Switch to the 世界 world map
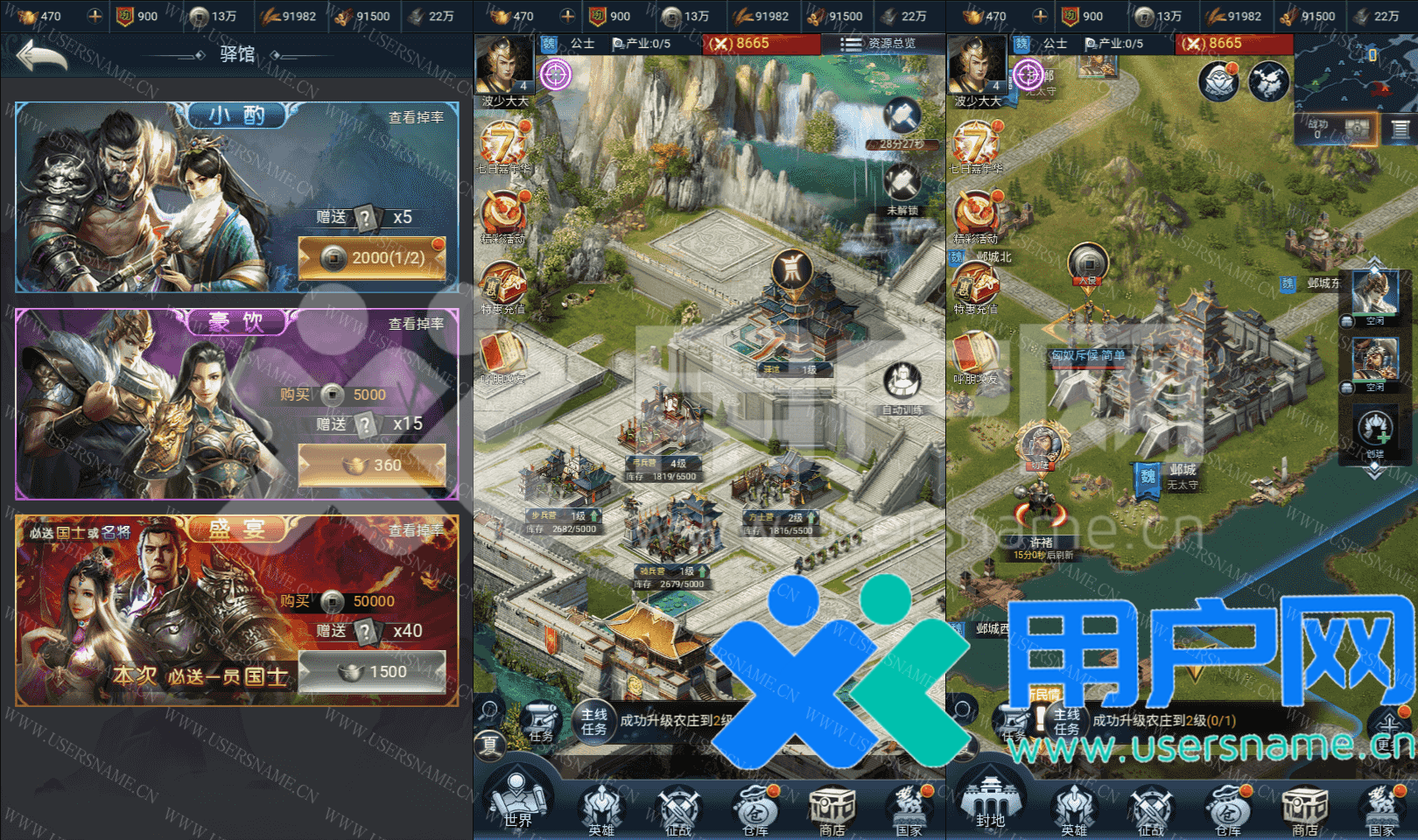The image size is (1418, 840). 516,801
